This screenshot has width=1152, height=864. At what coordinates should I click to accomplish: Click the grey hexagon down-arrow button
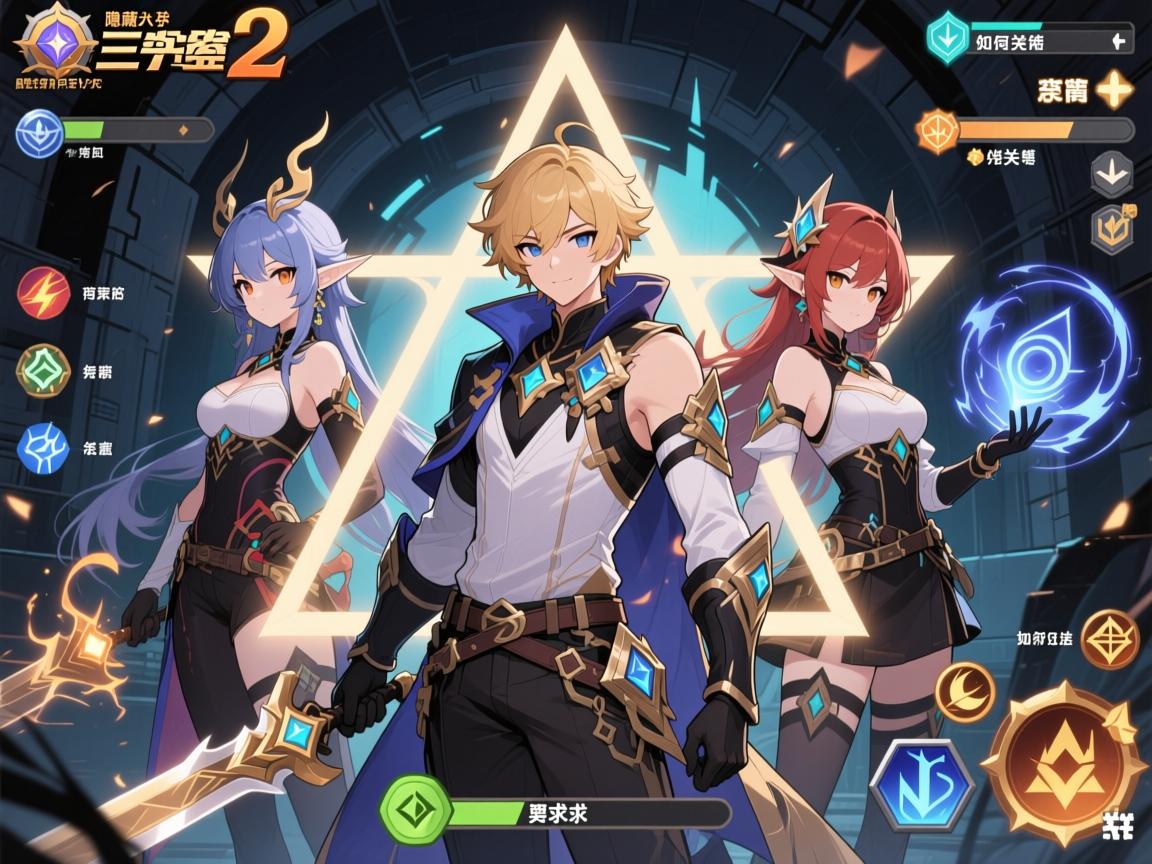pyautogui.click(x=1111, y=175)
